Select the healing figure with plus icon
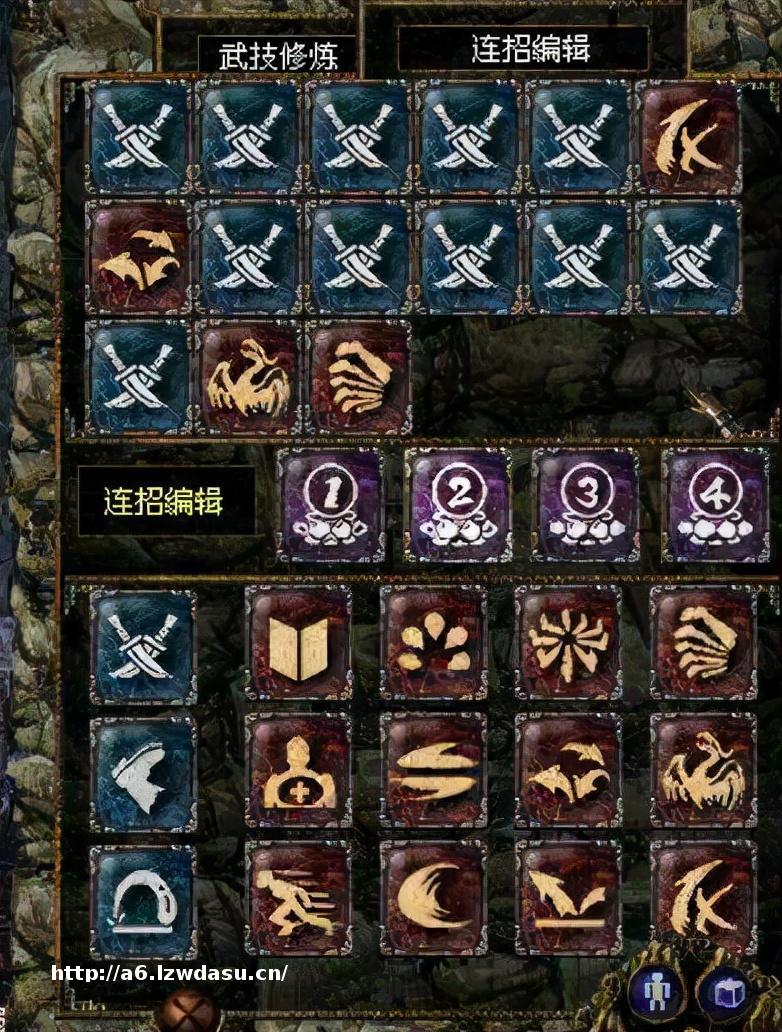The image size is (782, 1032). [x=298, y=770]
